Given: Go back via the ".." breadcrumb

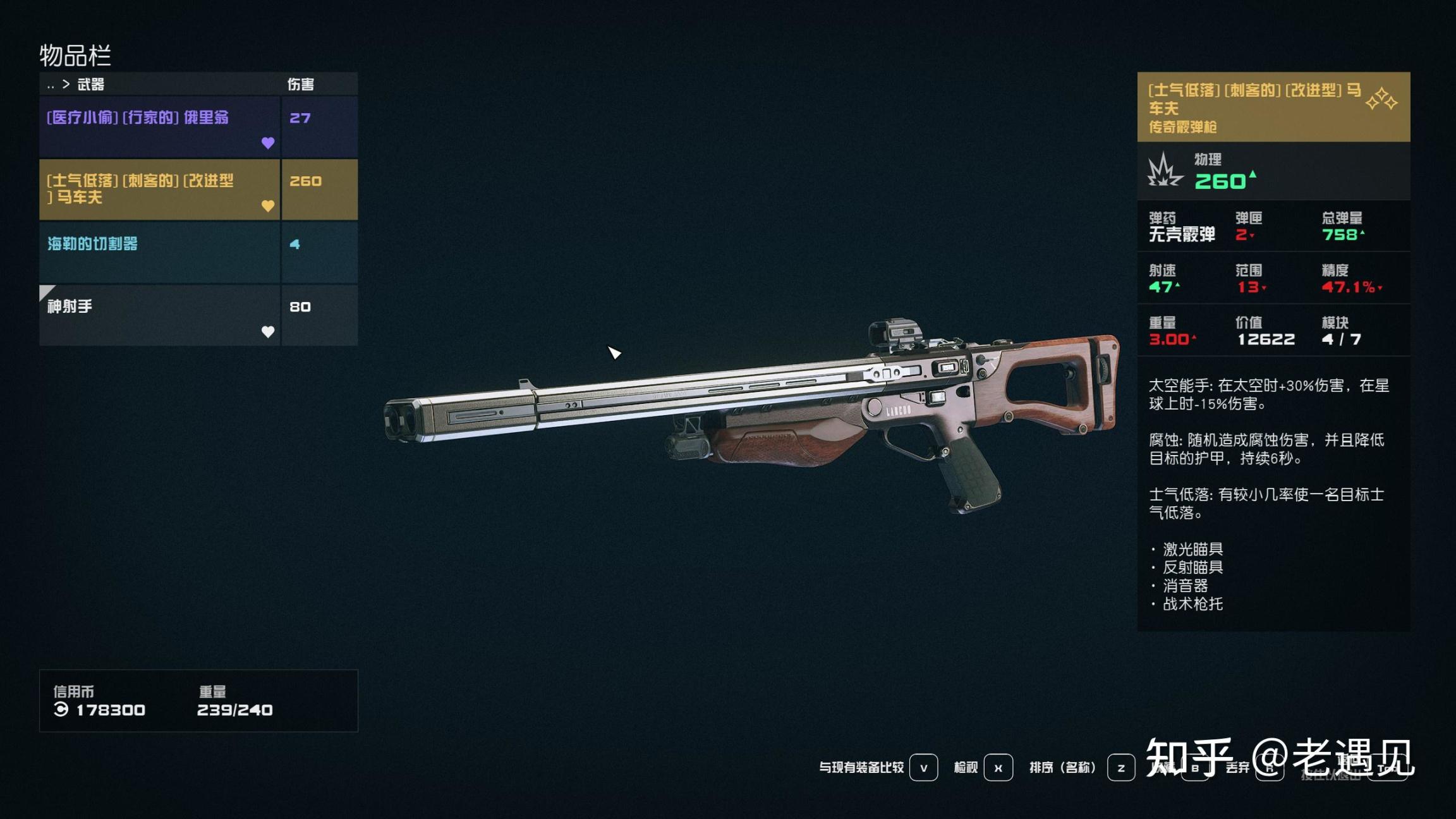Looking at the screenshot, I should [x=51, y=85].
